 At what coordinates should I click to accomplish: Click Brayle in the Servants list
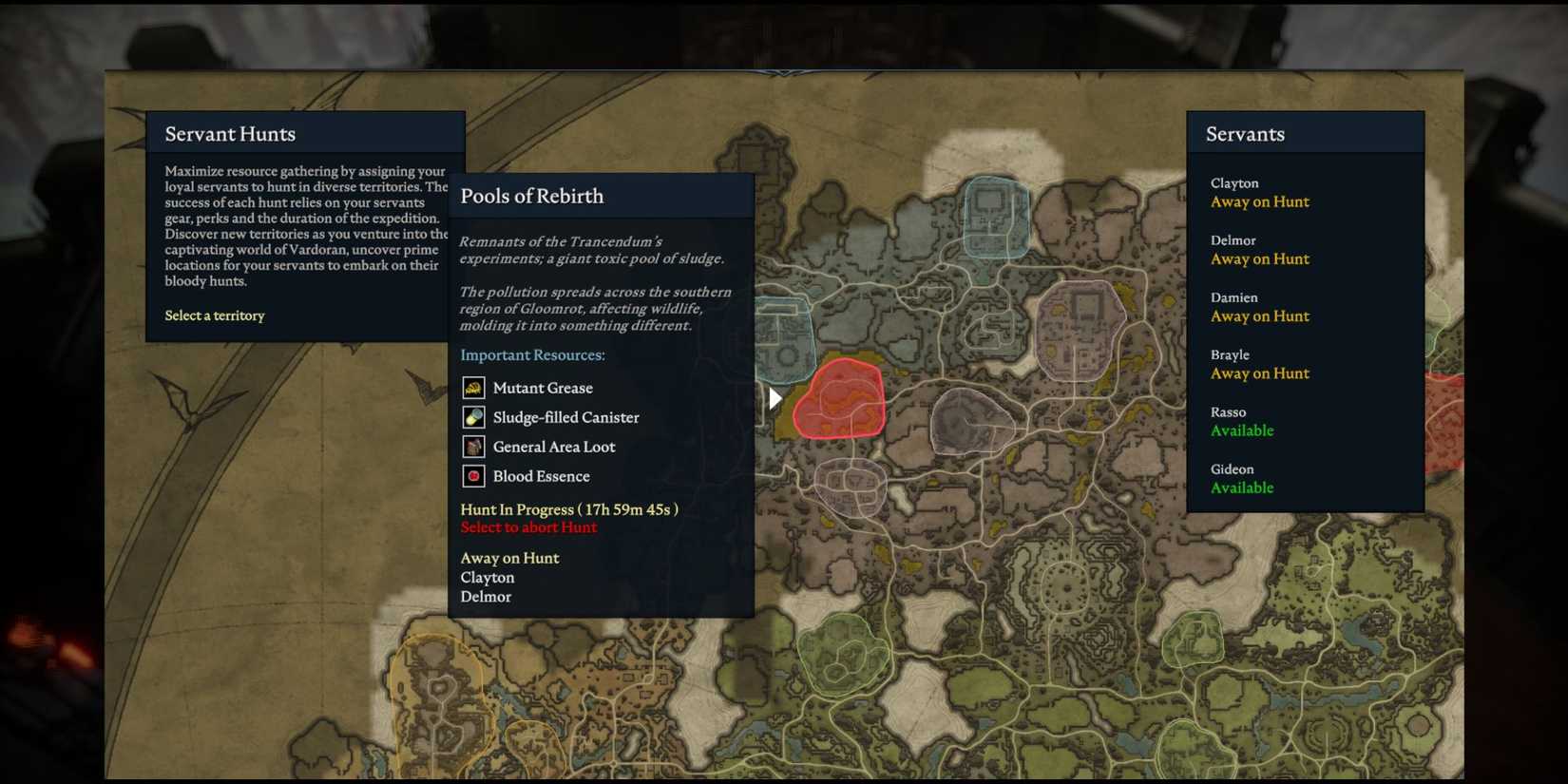tap(1230, 354)
